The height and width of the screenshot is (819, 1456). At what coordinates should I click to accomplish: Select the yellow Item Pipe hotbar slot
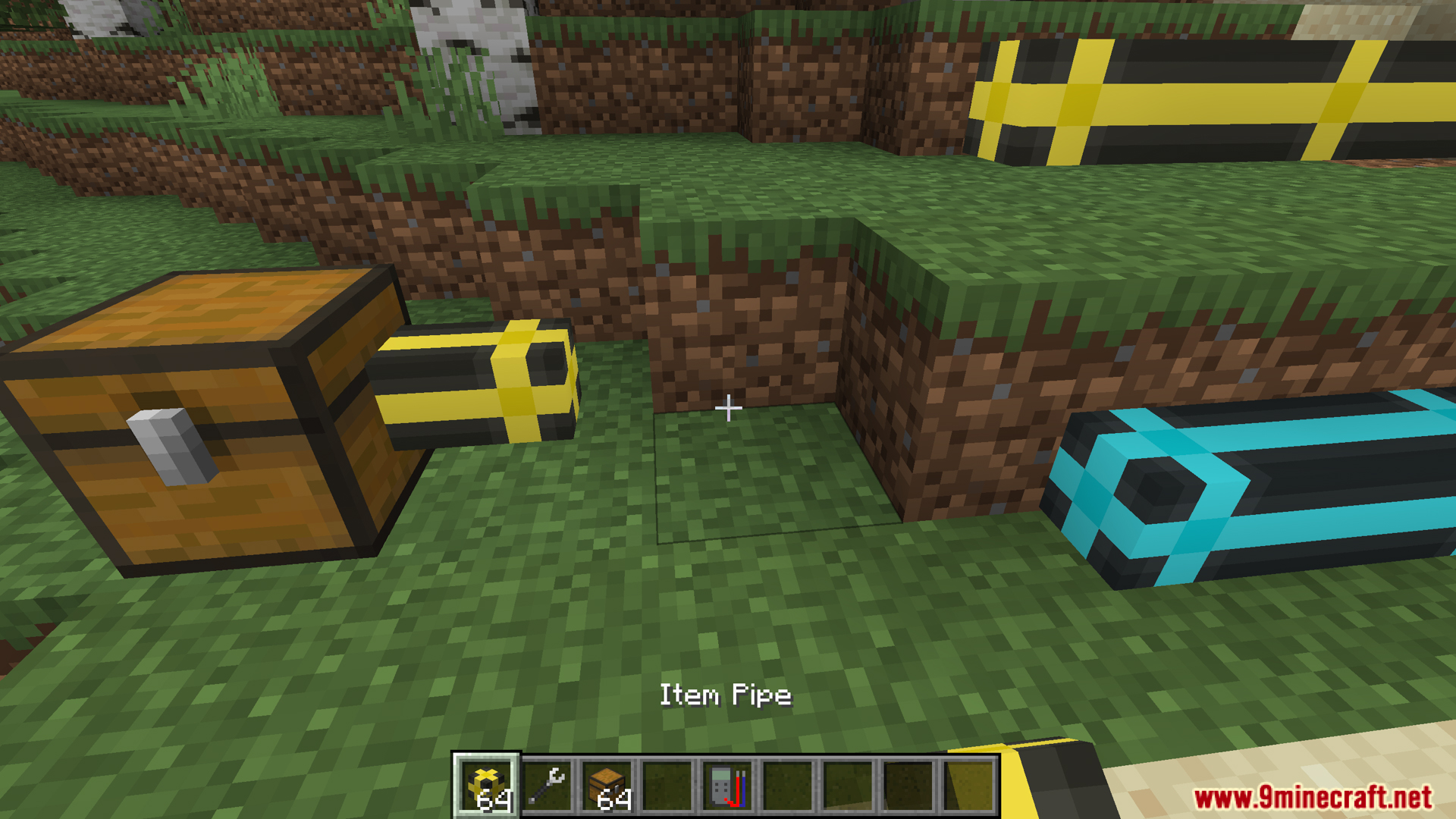[486, 786]
